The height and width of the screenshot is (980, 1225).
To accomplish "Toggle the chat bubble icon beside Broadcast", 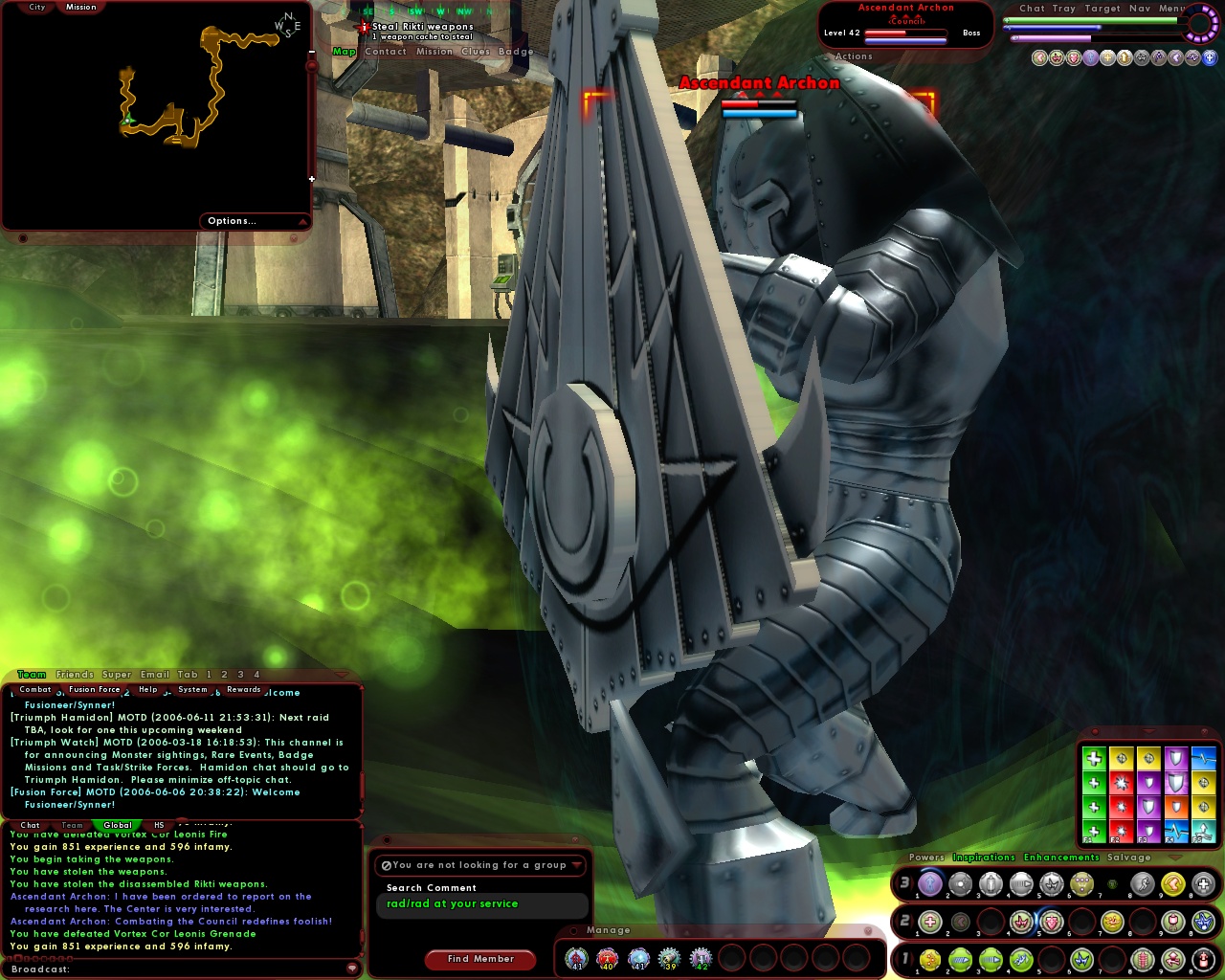I will 354,969.
